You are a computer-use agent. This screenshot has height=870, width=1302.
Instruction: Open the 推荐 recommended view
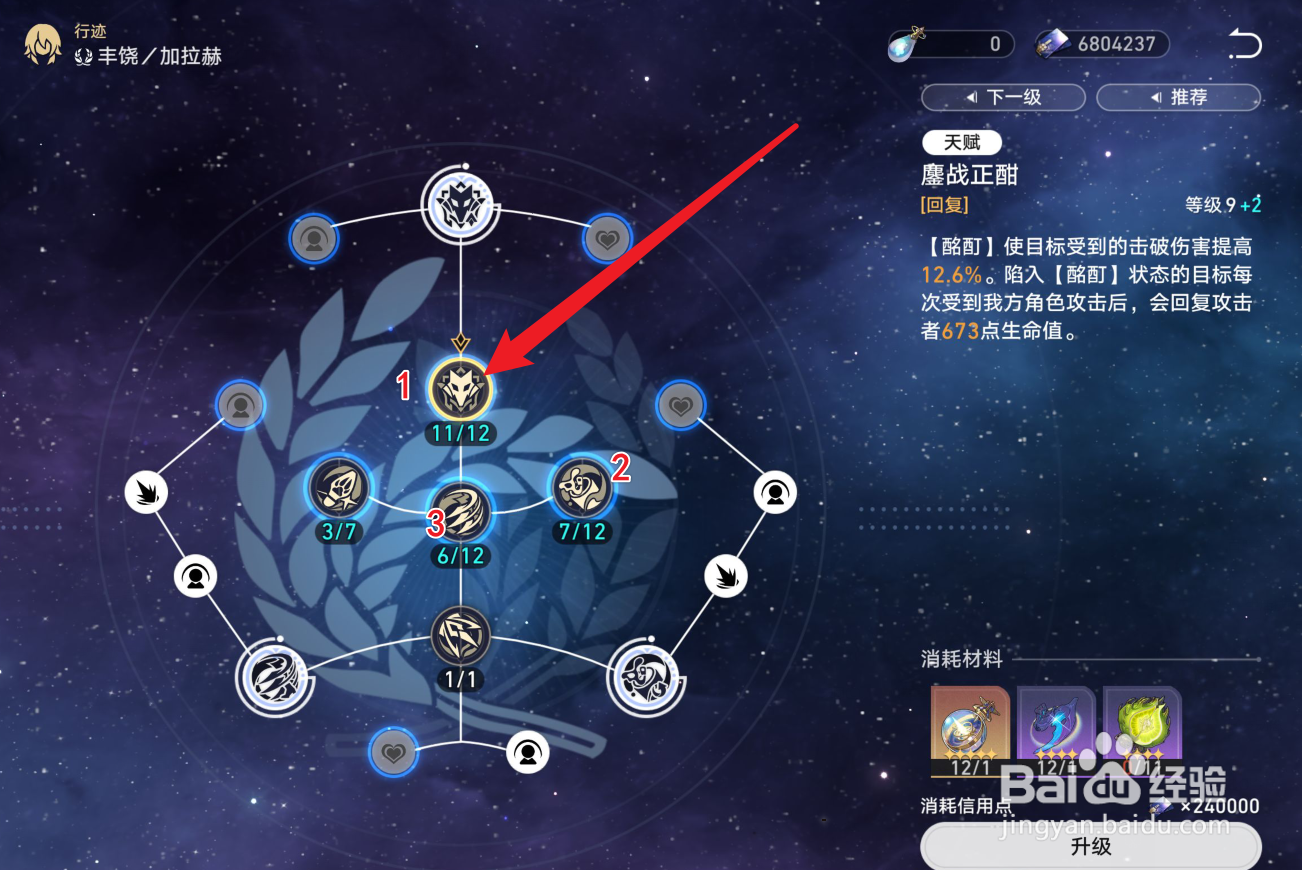(1178, 97)
